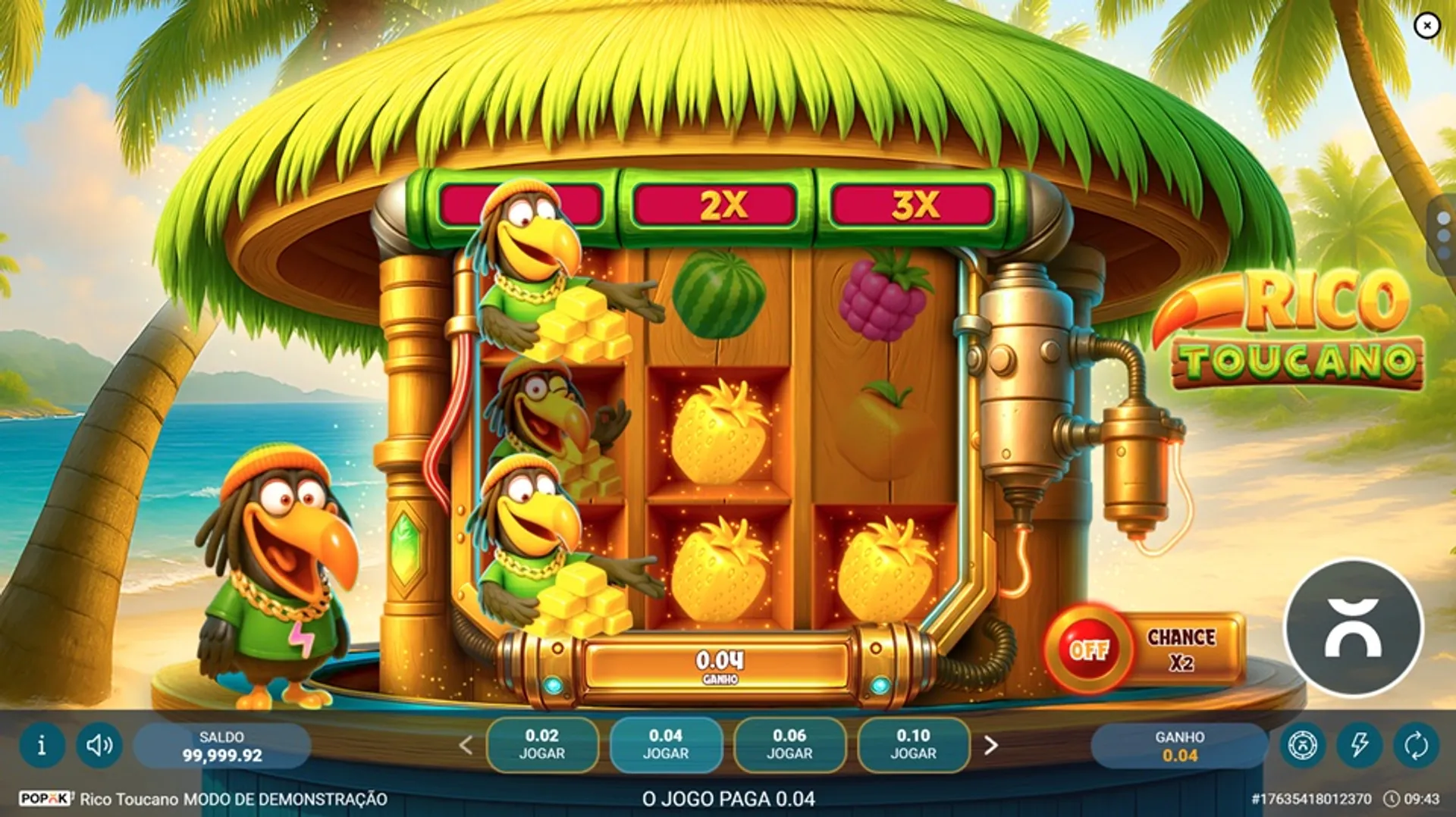Choose the 0.04 Jogar bet

tap(665, 744)
